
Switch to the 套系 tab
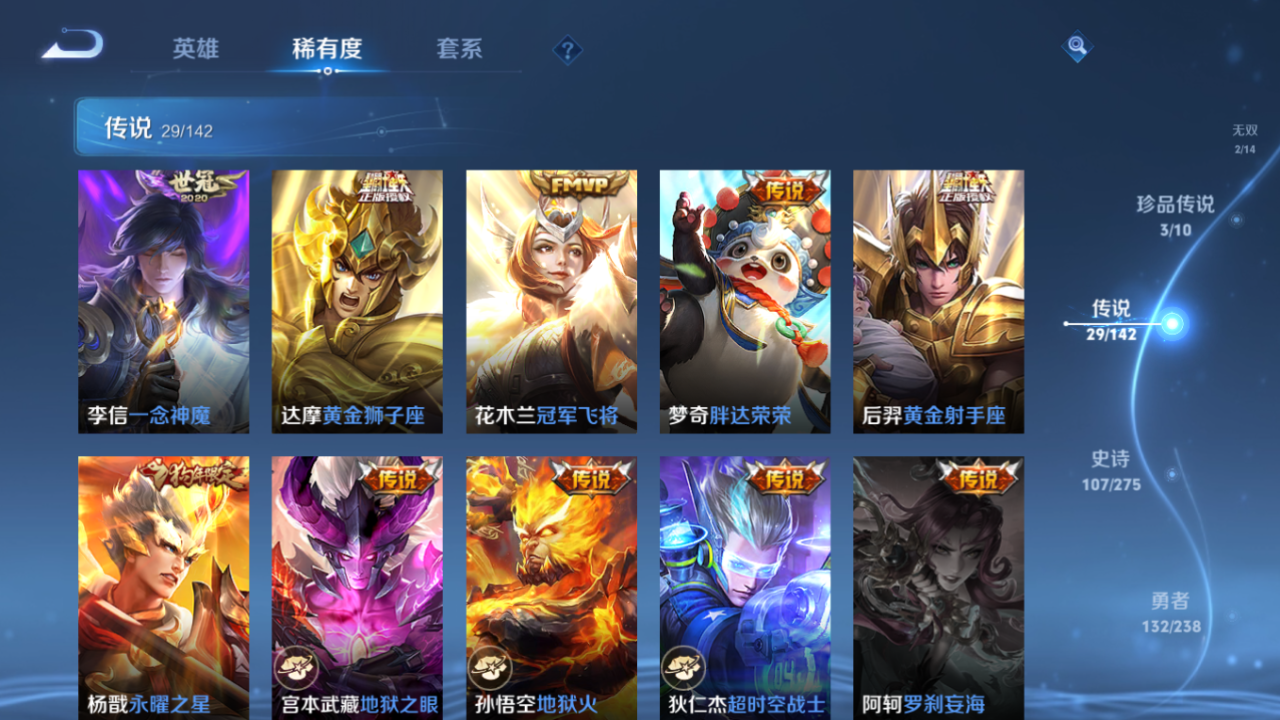[457, 48]
